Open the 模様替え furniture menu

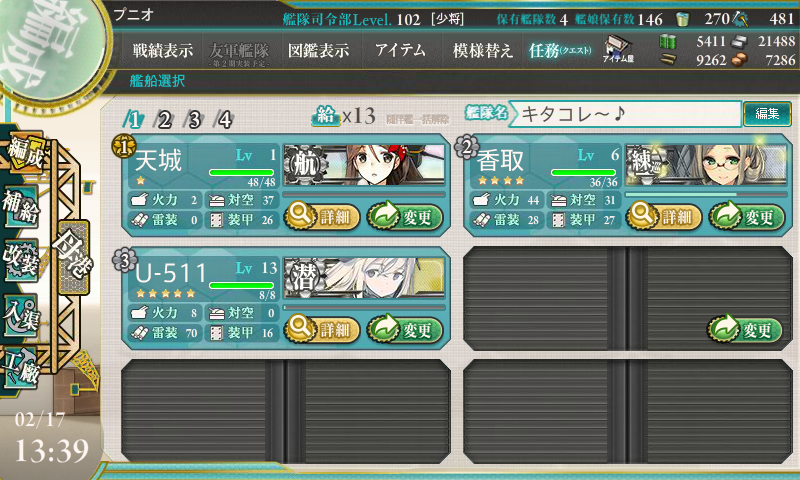483,50
